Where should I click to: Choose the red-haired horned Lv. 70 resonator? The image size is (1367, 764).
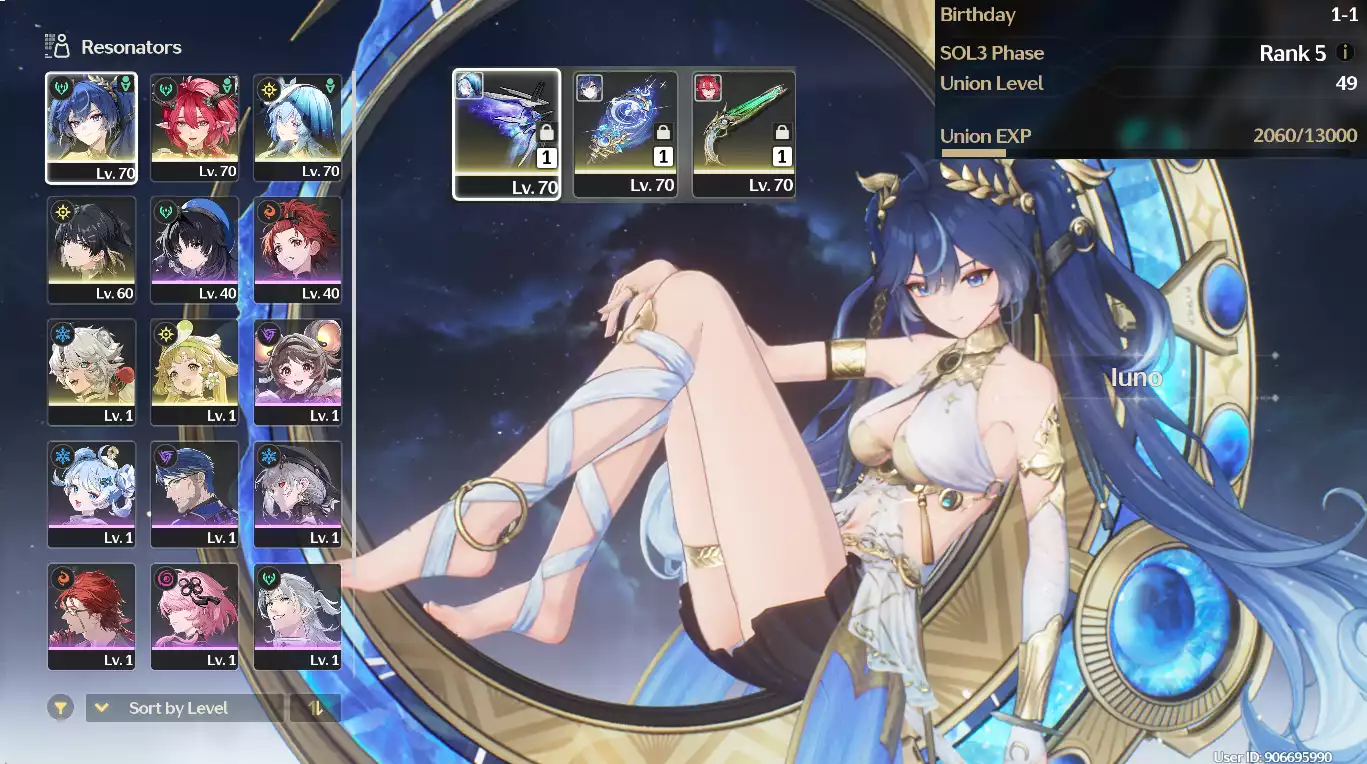194,127
